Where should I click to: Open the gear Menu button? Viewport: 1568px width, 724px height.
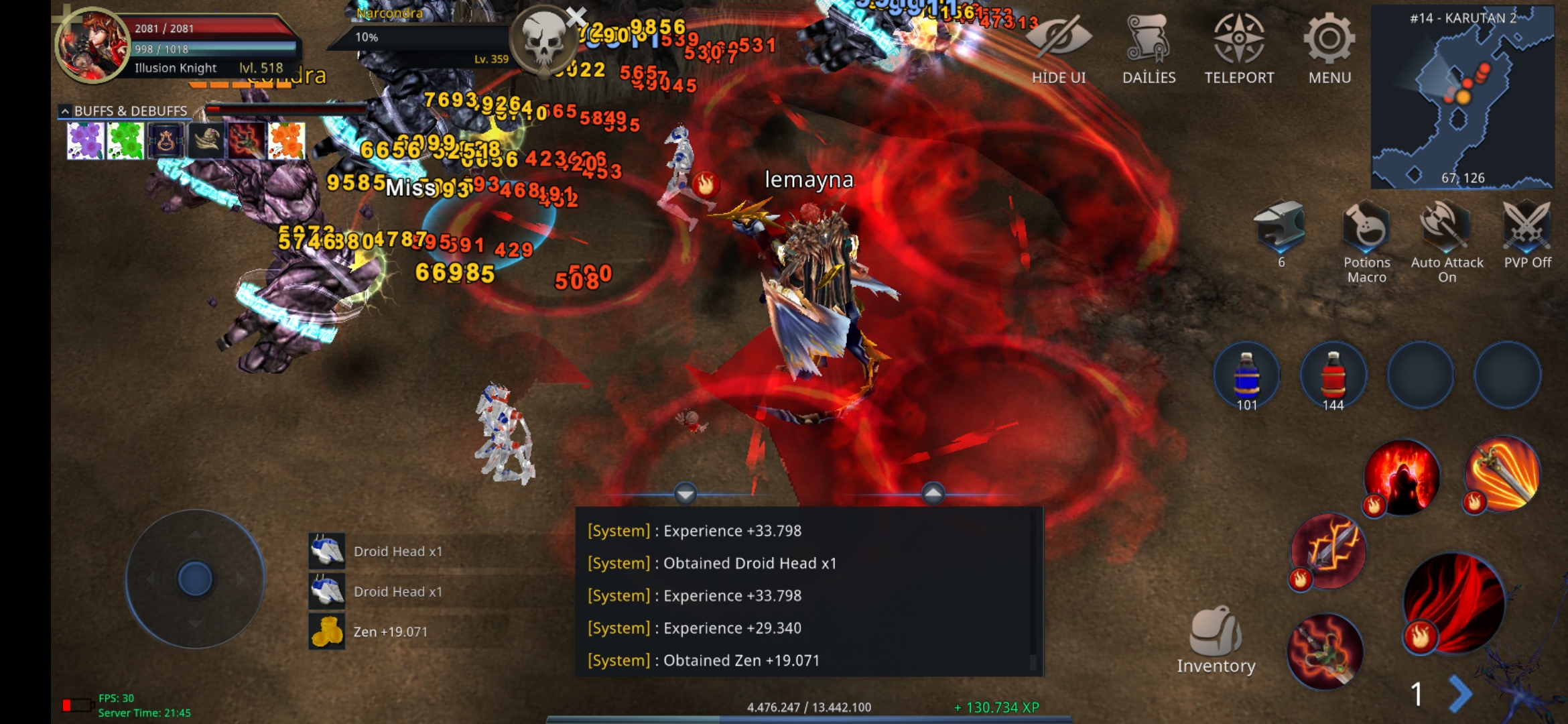(x=1329, y=48)
